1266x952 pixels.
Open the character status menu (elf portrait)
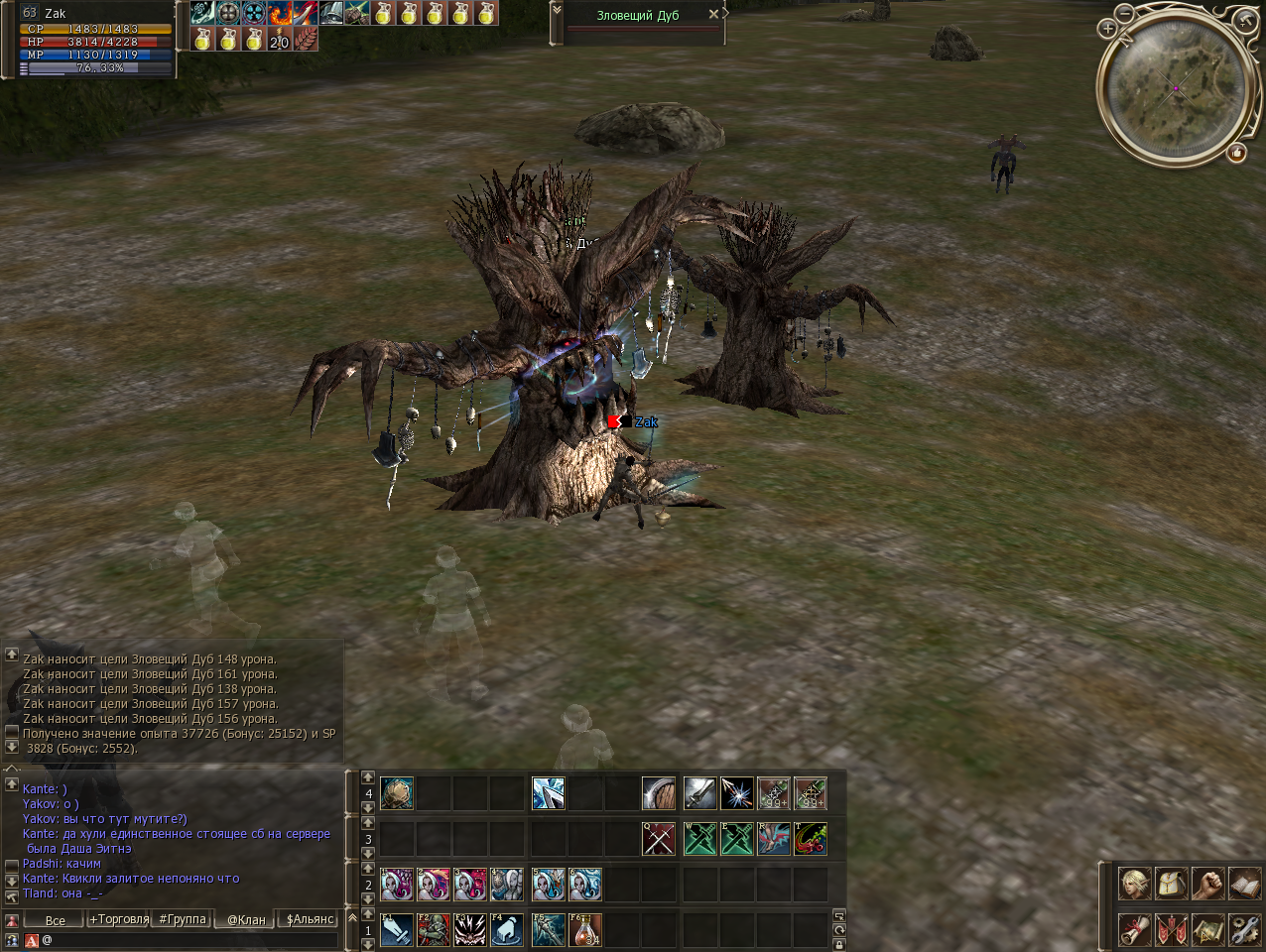coord(1134,883)
